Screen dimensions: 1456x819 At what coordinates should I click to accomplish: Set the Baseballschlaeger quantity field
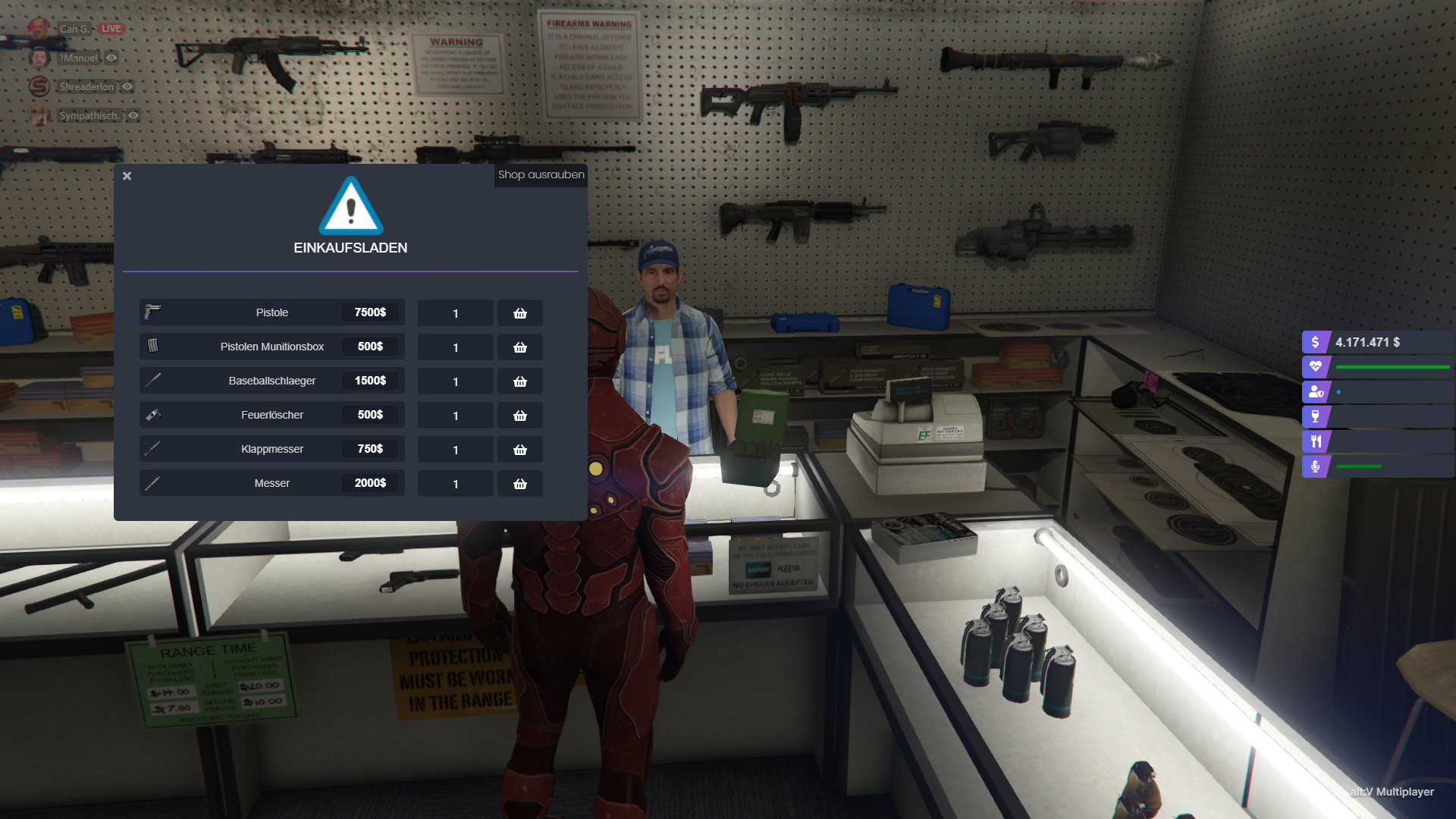456,381
